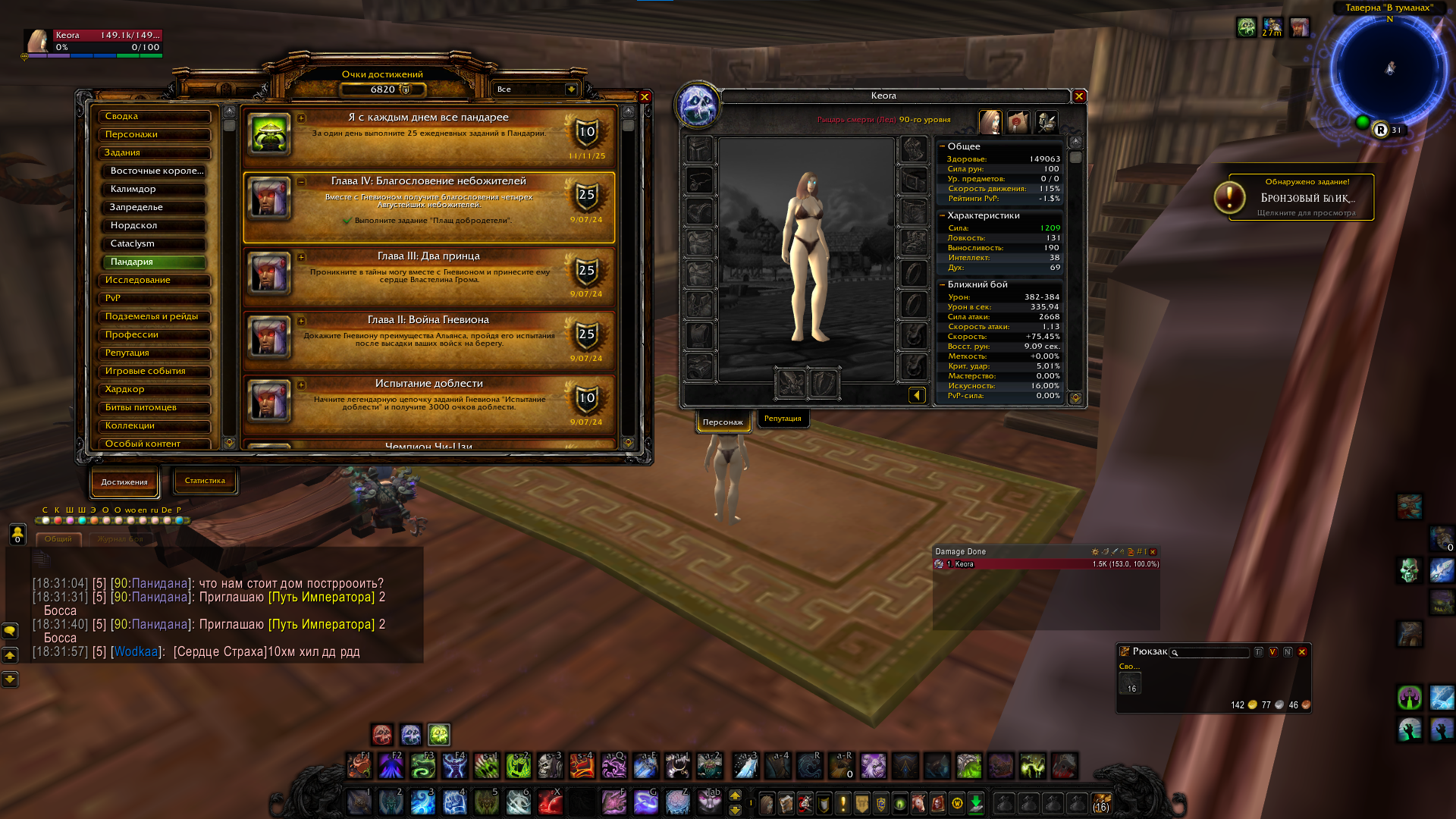This screenshot has width=1456, height=819.
Task: Close the Keora character panel
Action: click(1078, 96)
